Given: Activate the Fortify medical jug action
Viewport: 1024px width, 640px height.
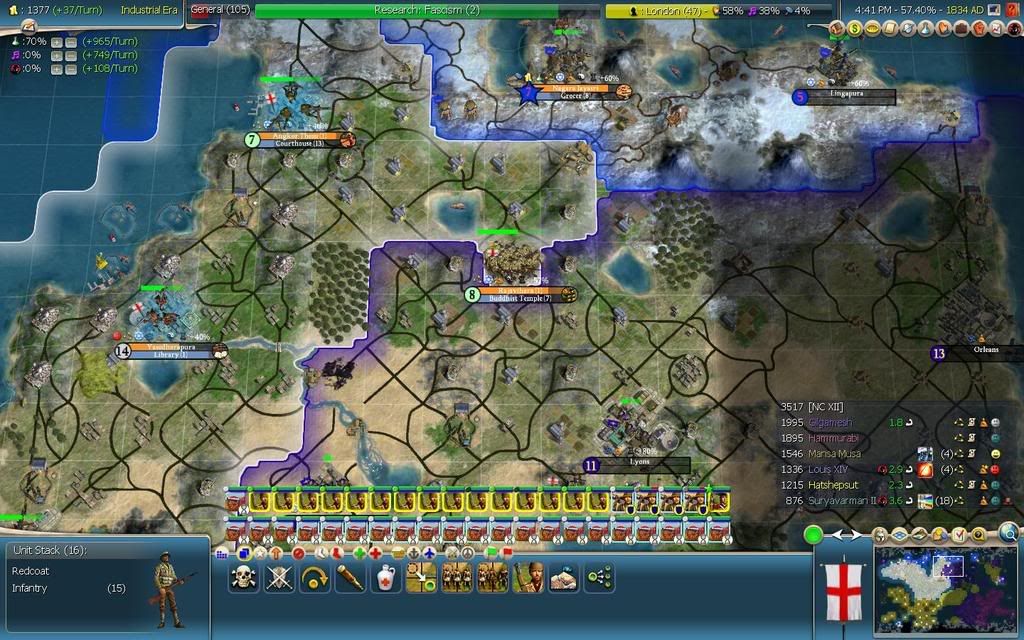Looking at the screenshot, I should coord(386,578).
